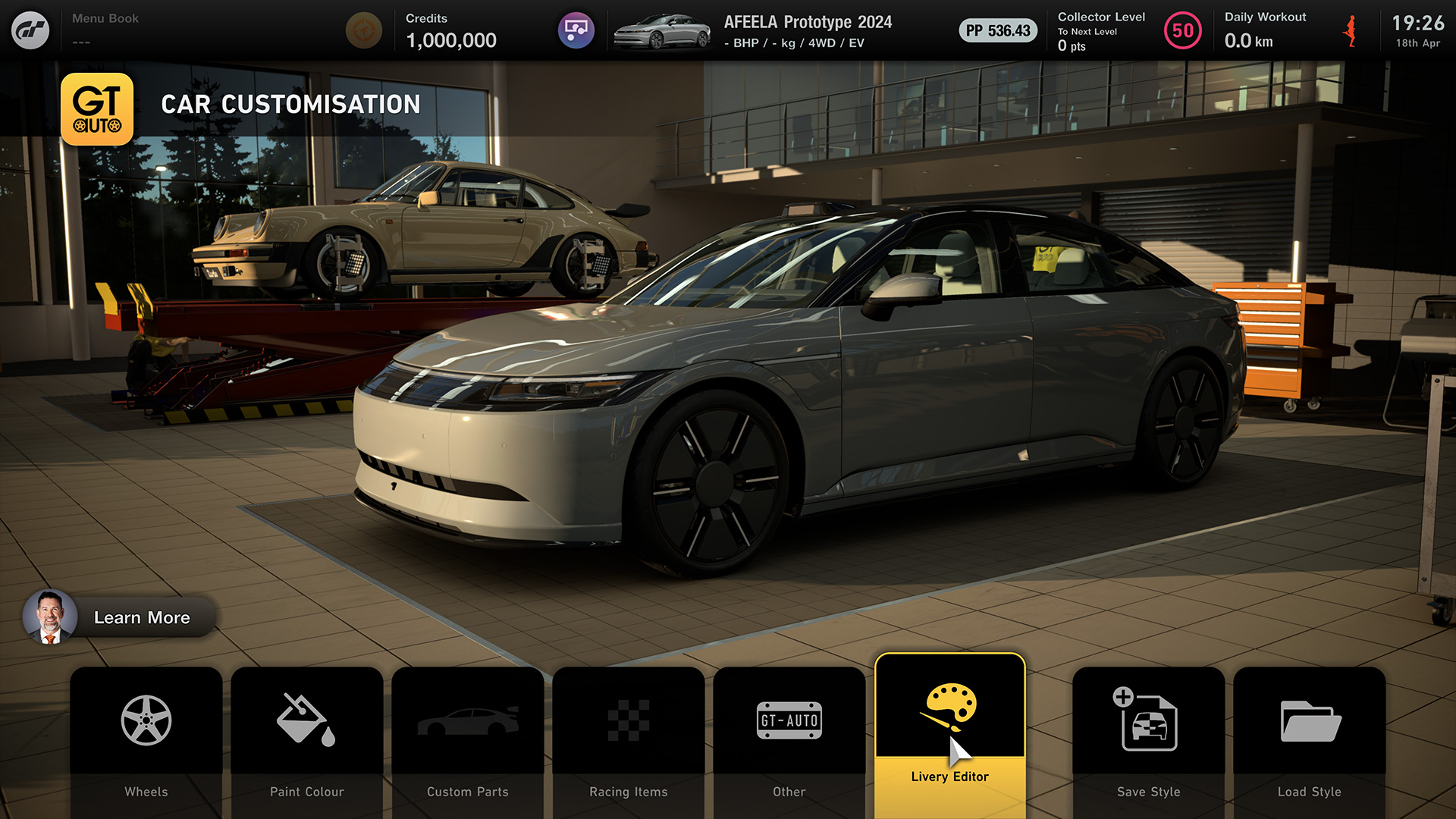Open the Racing Items category

tap(629, 739)
